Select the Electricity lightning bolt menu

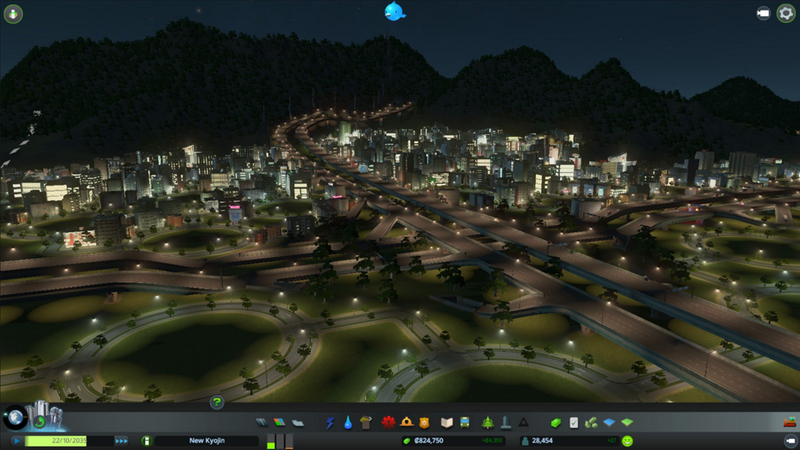pyautogui.click(x=330, y=423)
